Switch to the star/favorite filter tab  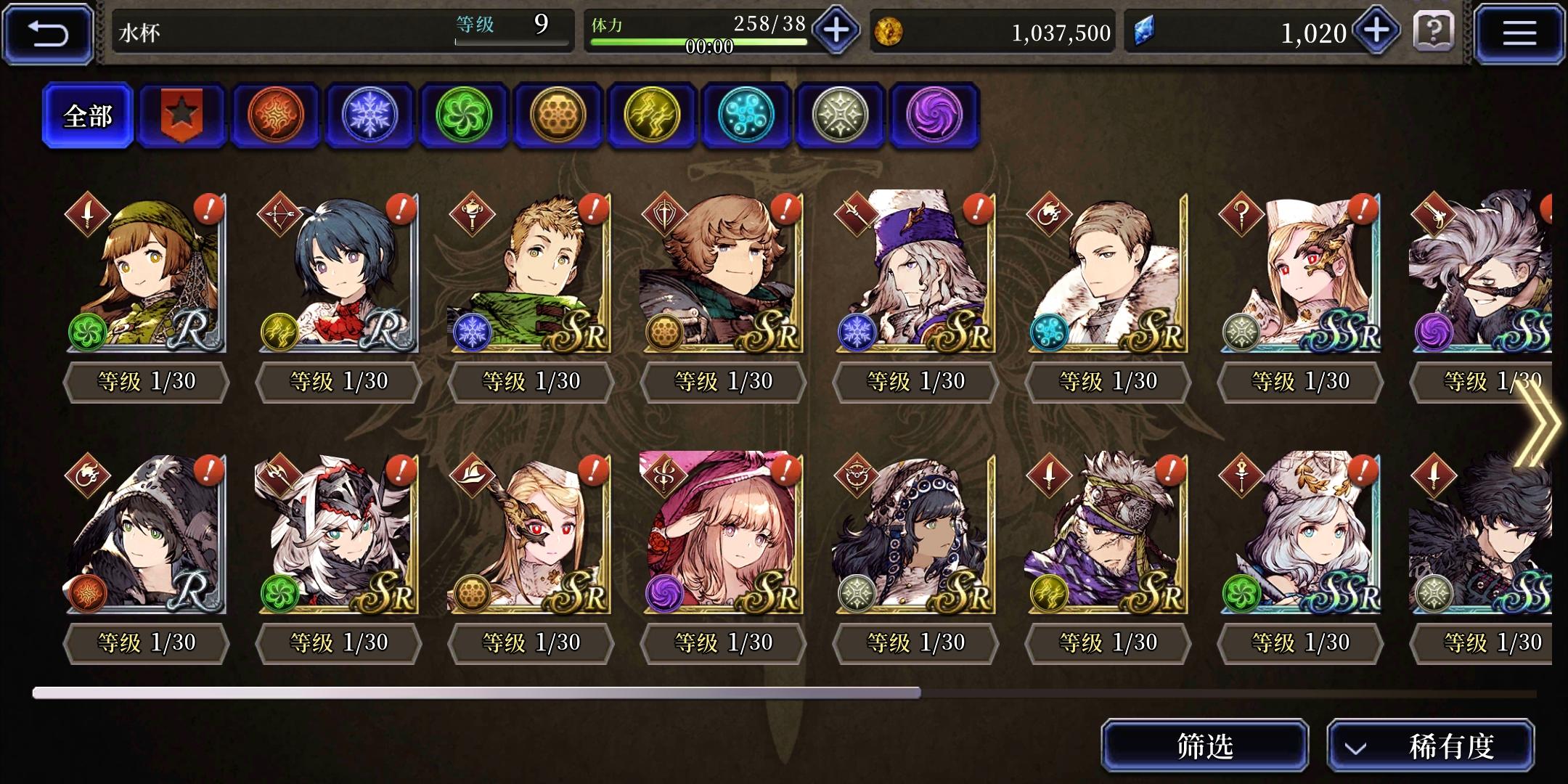[x=181, y=115]
